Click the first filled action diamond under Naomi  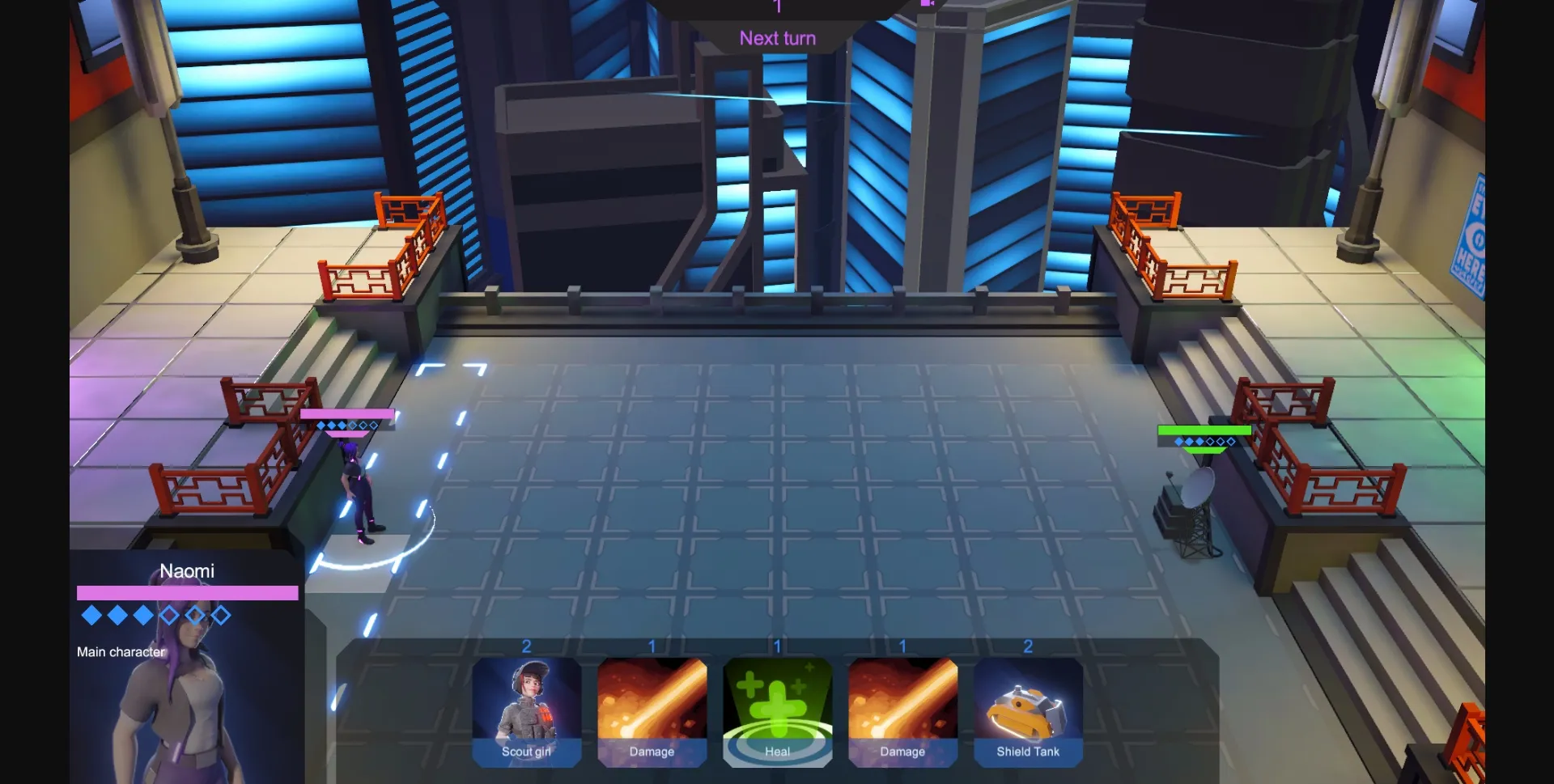pyautogui.click(x=91, y=616)
